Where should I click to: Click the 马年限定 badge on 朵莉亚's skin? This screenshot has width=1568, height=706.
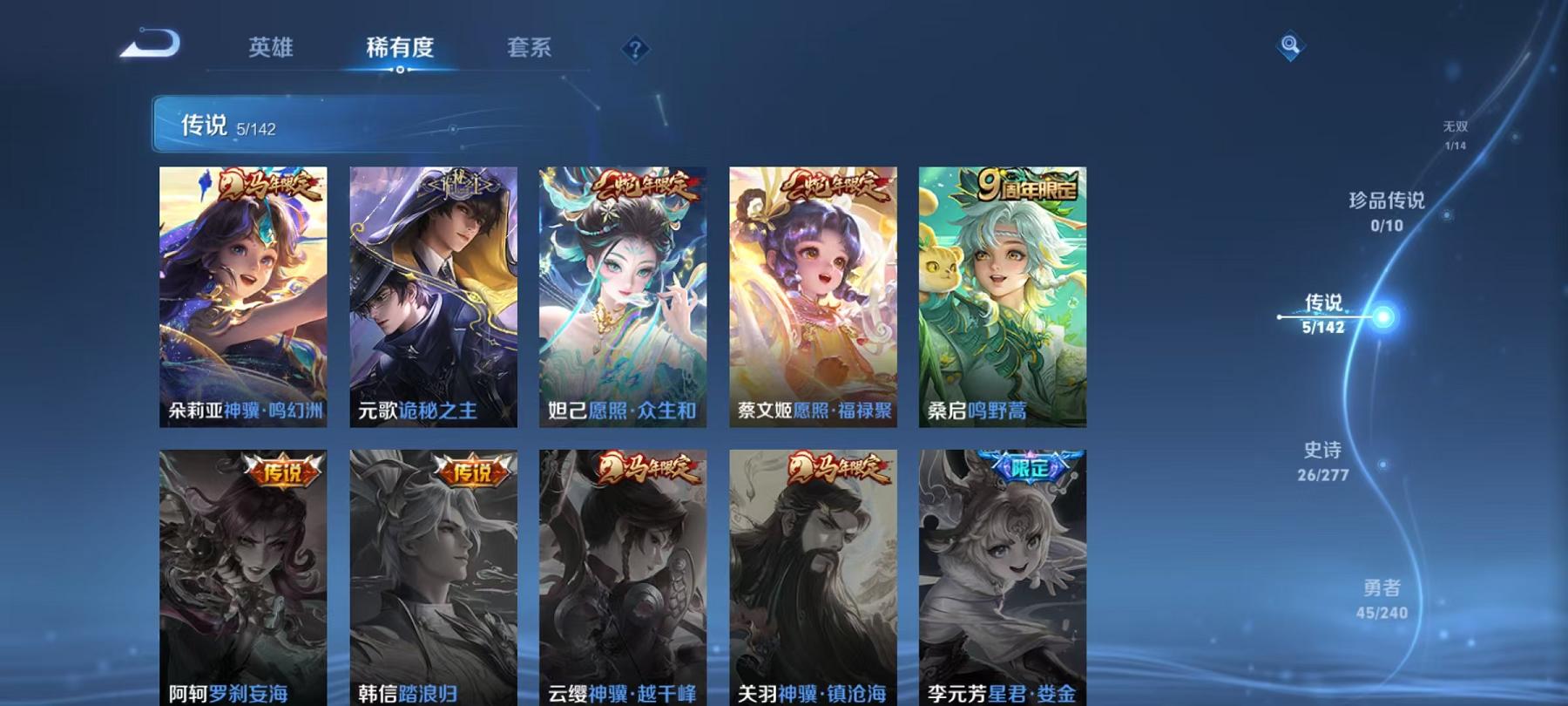(272, 184)
